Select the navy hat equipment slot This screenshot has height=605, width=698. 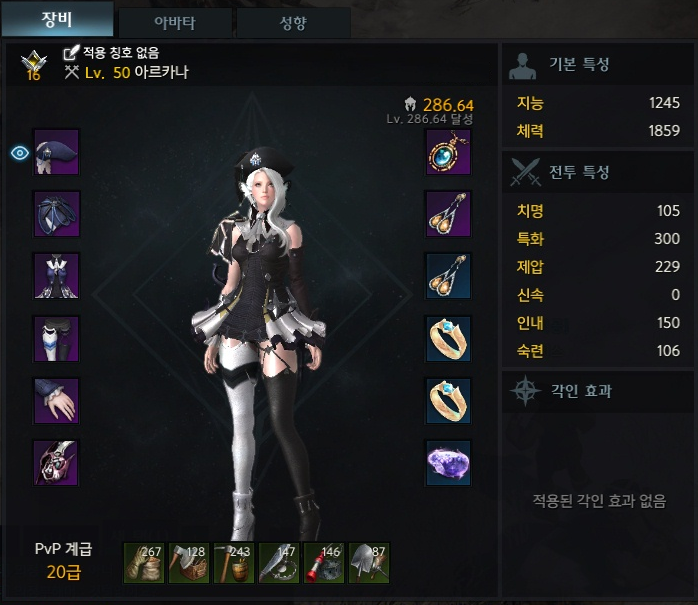click(56, 152)
